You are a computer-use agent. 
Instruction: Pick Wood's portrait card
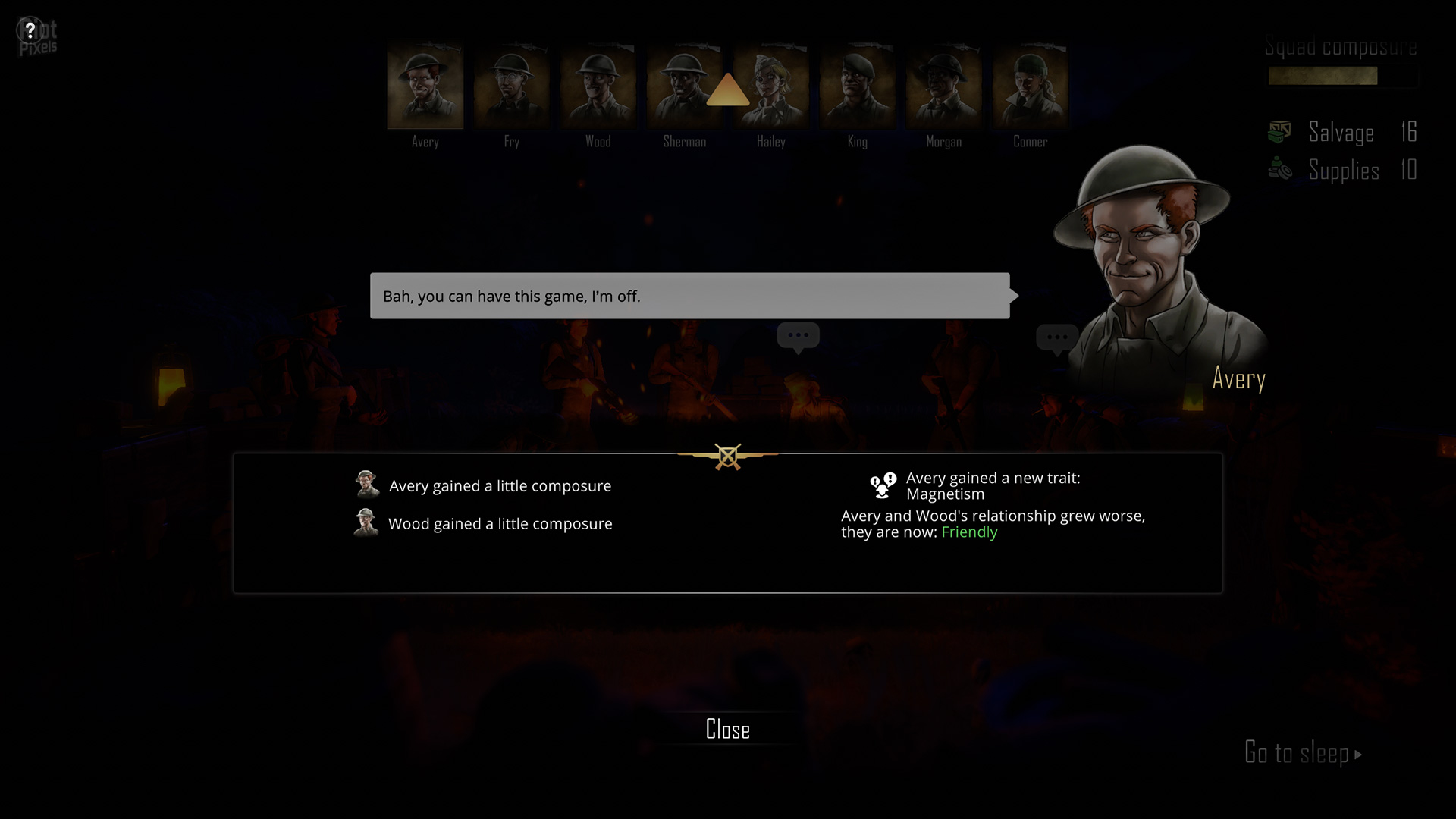598,87
